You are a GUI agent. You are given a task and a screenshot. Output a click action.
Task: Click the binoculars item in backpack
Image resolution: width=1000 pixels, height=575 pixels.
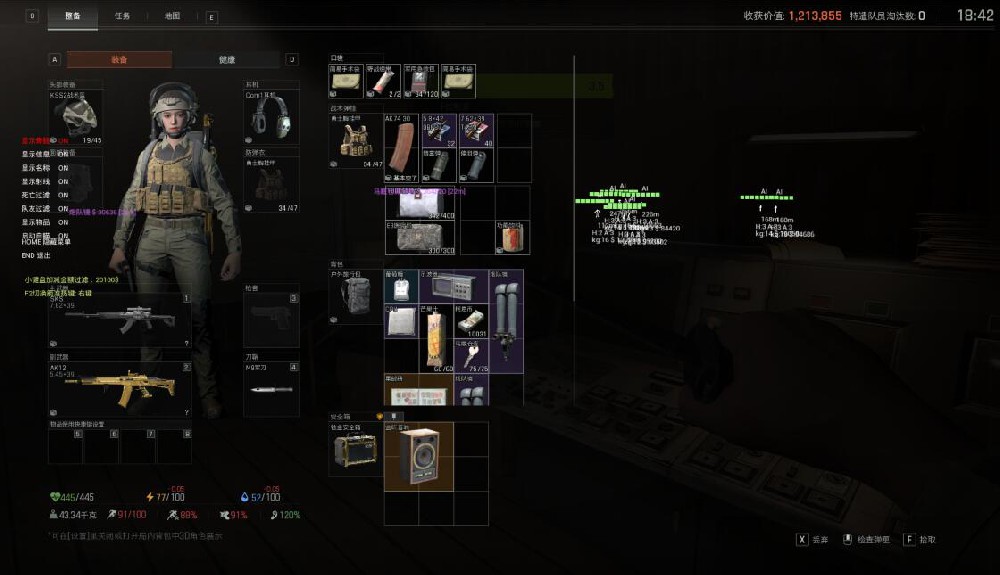[506, 319]
